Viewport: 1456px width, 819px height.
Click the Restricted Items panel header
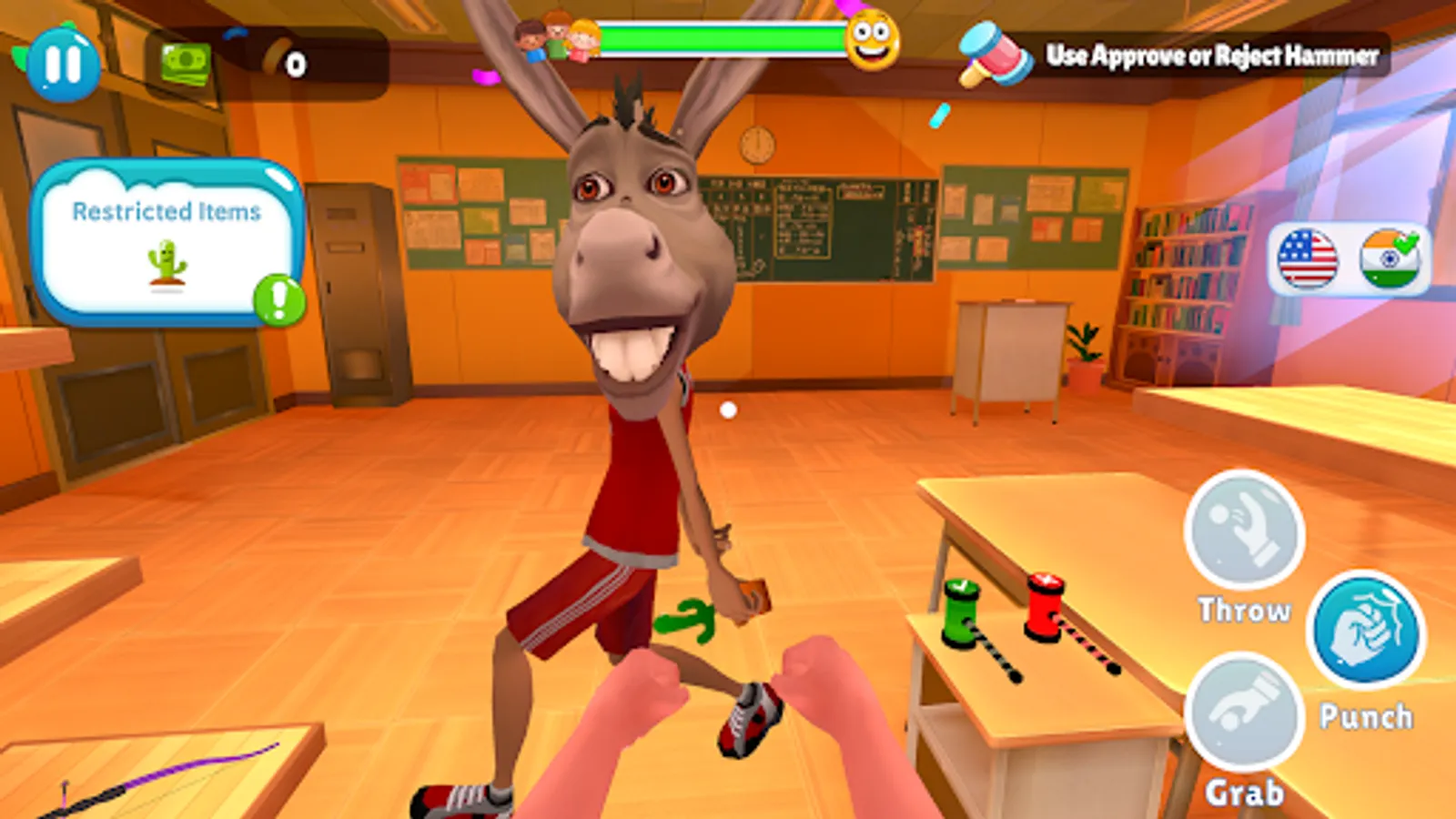pos(167,211)
